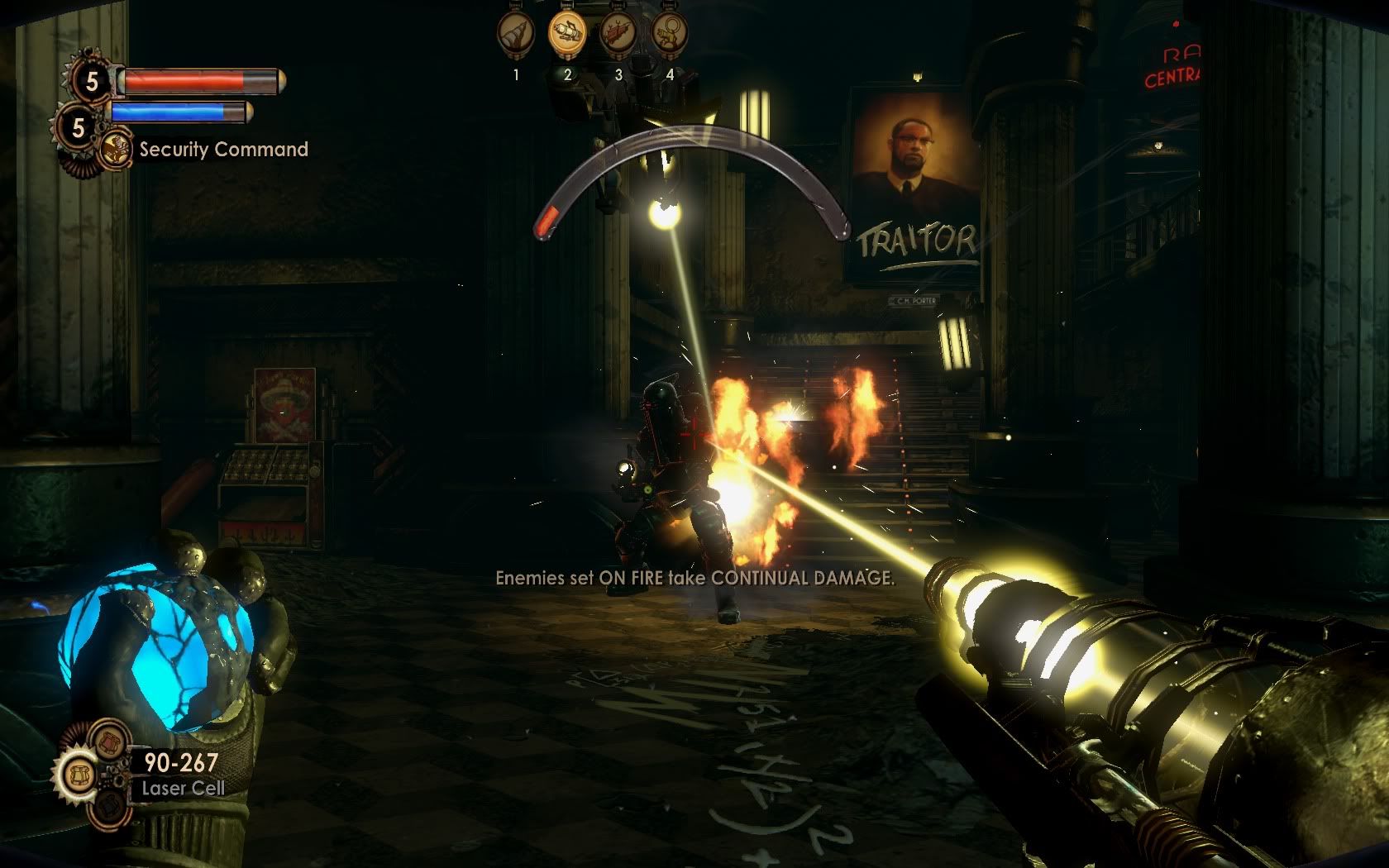Viewport: 1389px width, 868px height.
Task: Click the Security Command plasmid icon
Action: coord(117,150)
